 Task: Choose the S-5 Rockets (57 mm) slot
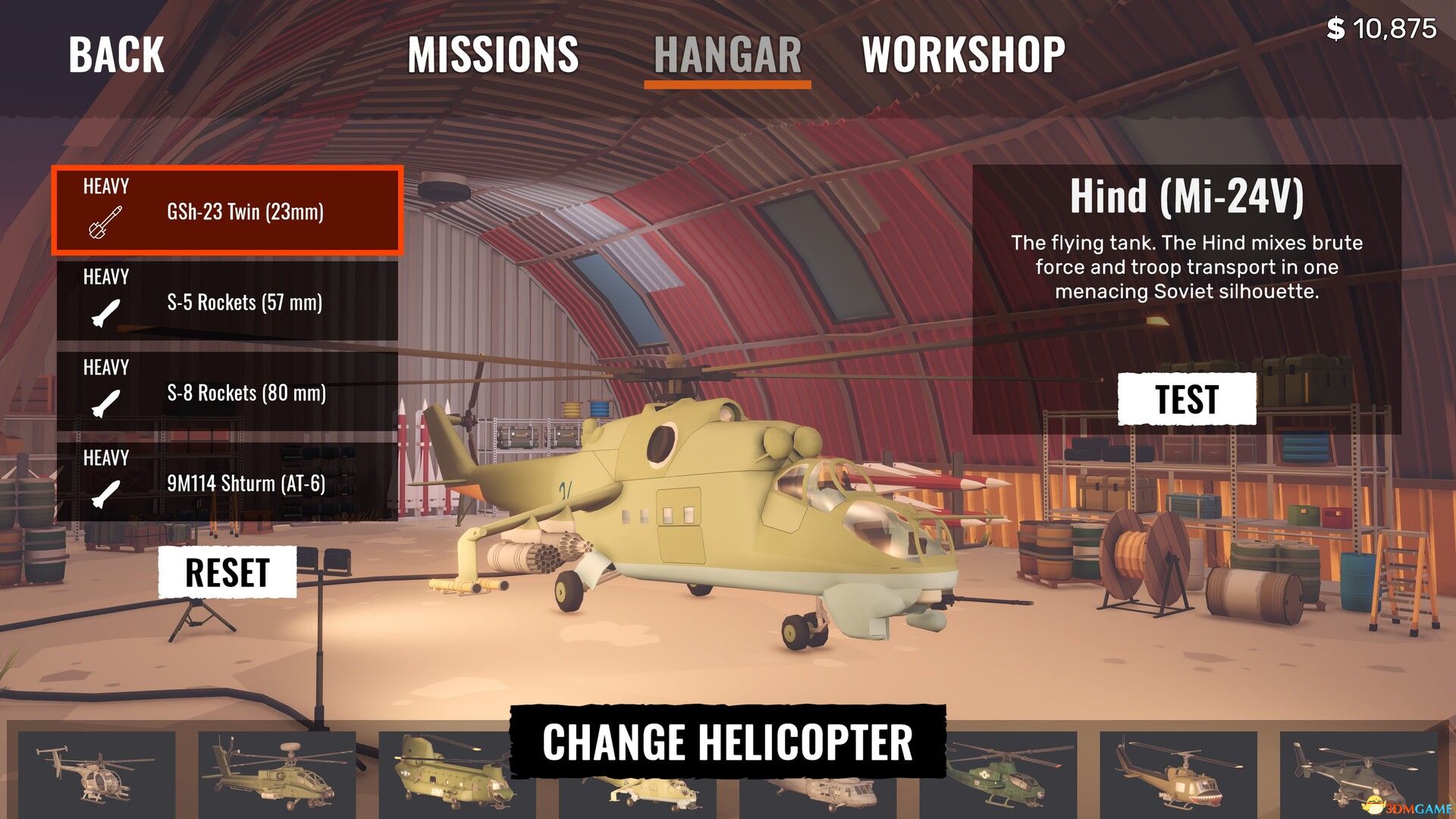[x=227, y=302]
